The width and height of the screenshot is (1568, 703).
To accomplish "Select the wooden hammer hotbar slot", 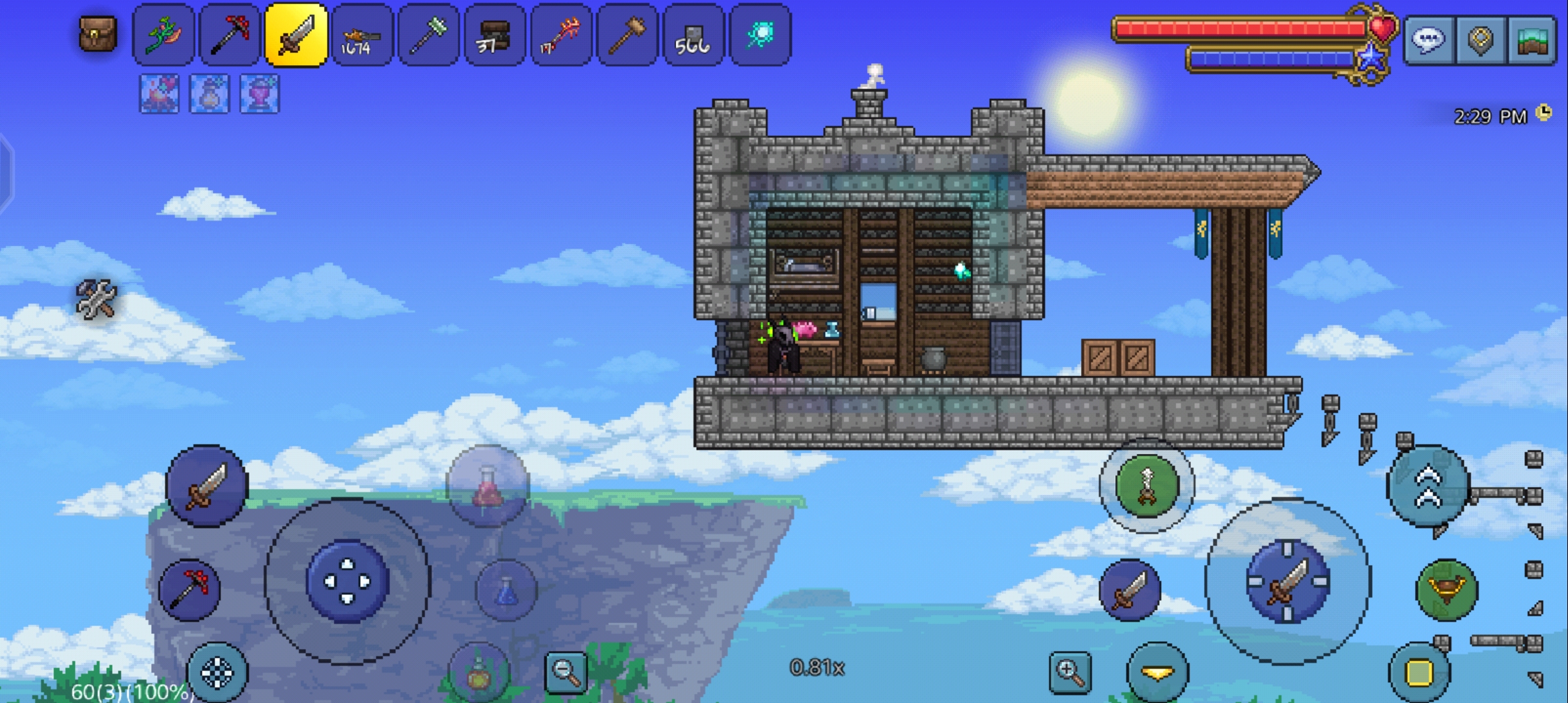I will pos(626,35).
